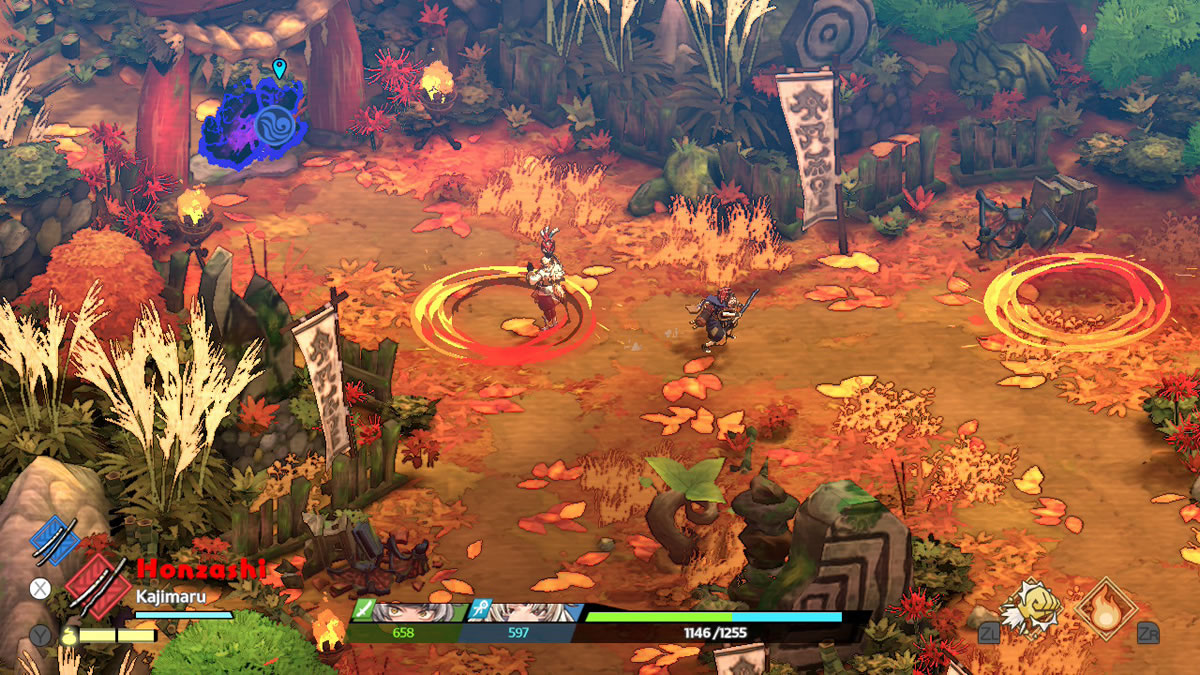Choose the red Honzashi weapon icon

pyautogui.click(x=97, y=585)
